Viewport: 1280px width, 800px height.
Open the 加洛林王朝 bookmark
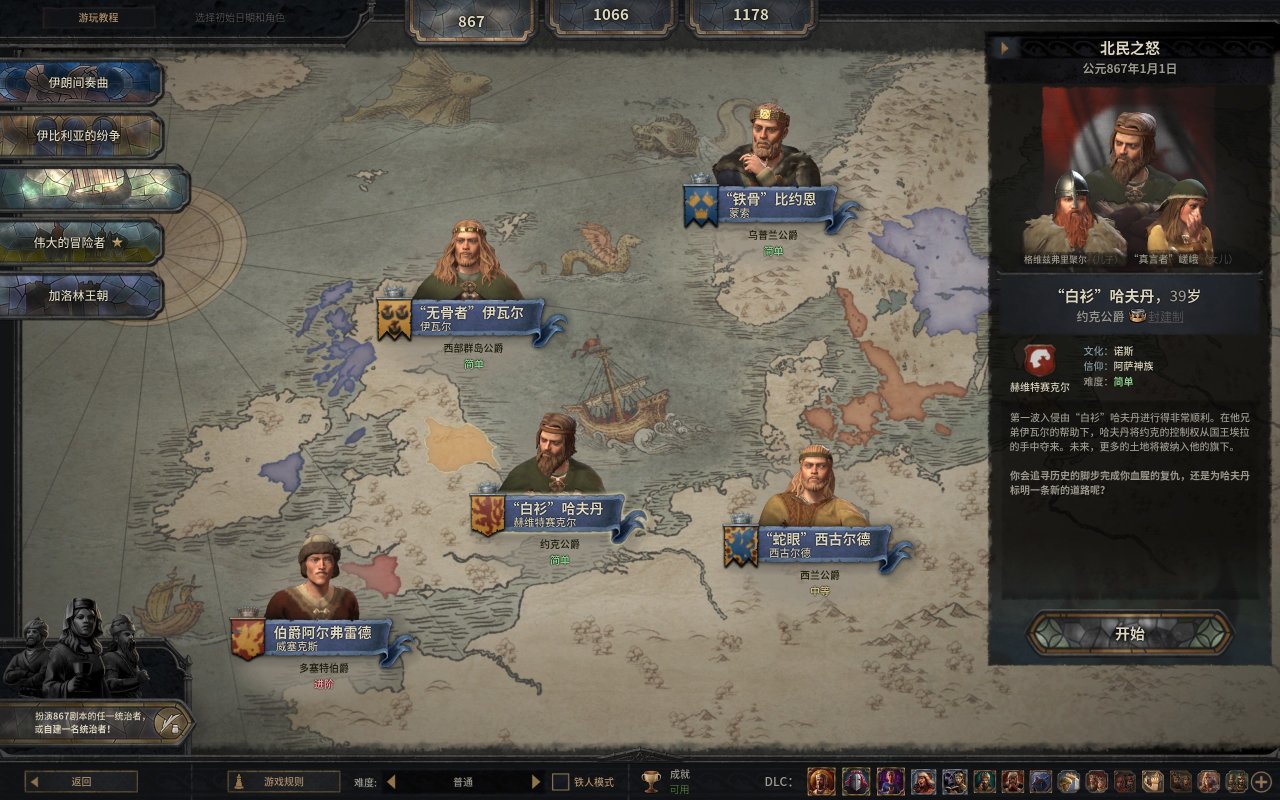80,296
